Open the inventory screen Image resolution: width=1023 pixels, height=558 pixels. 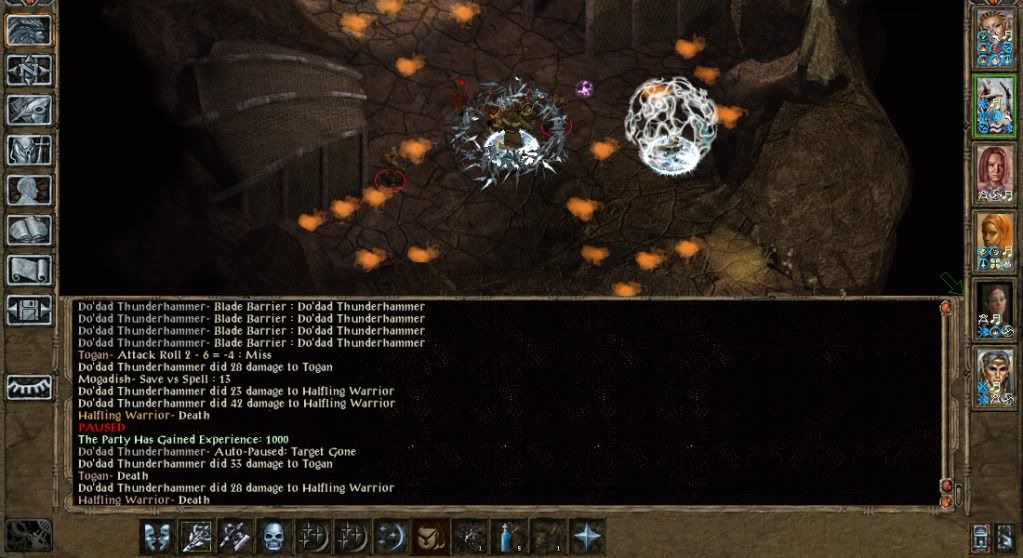coord(28,149)
